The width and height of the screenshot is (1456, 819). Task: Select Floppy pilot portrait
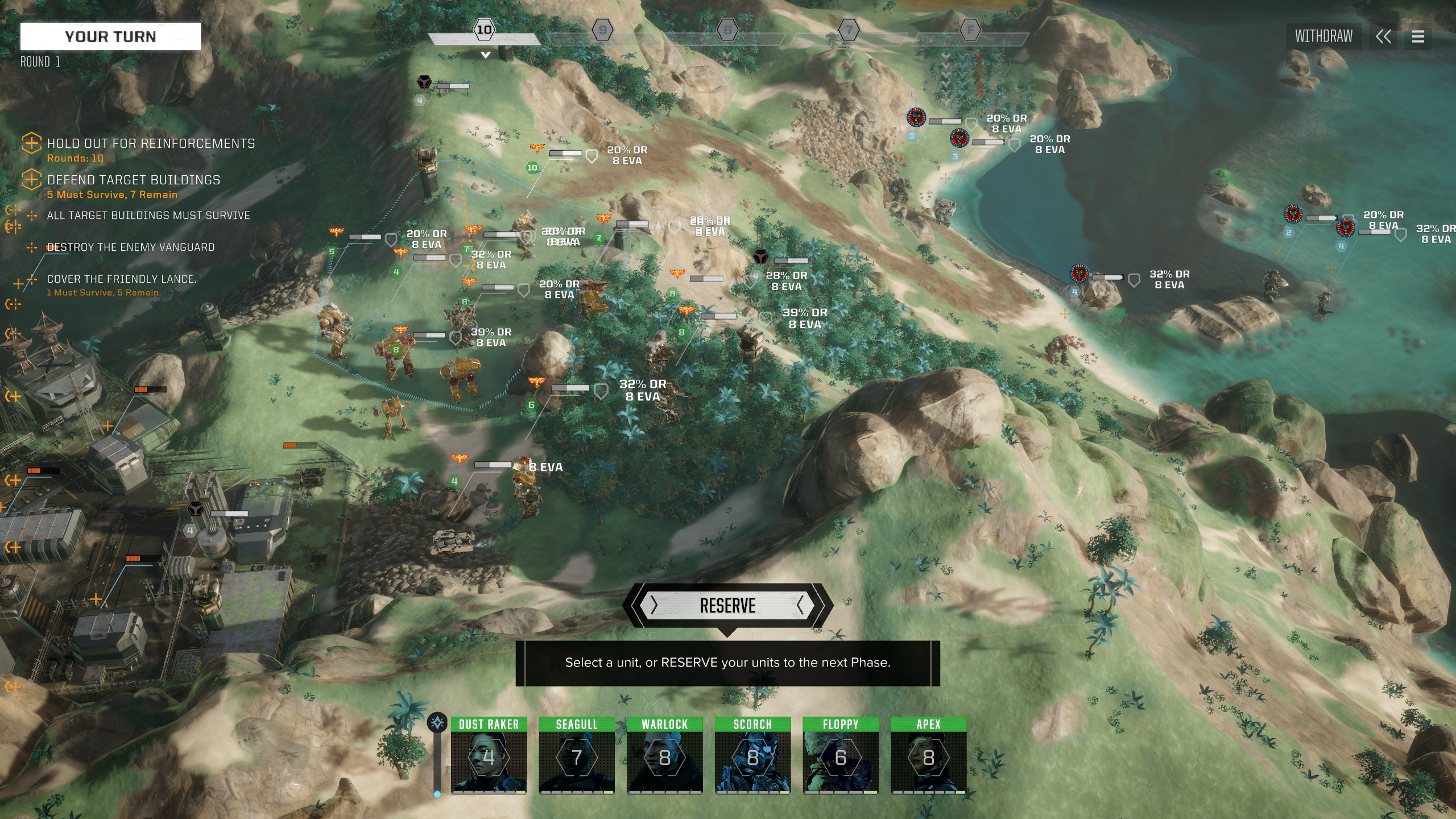point(841,755)
